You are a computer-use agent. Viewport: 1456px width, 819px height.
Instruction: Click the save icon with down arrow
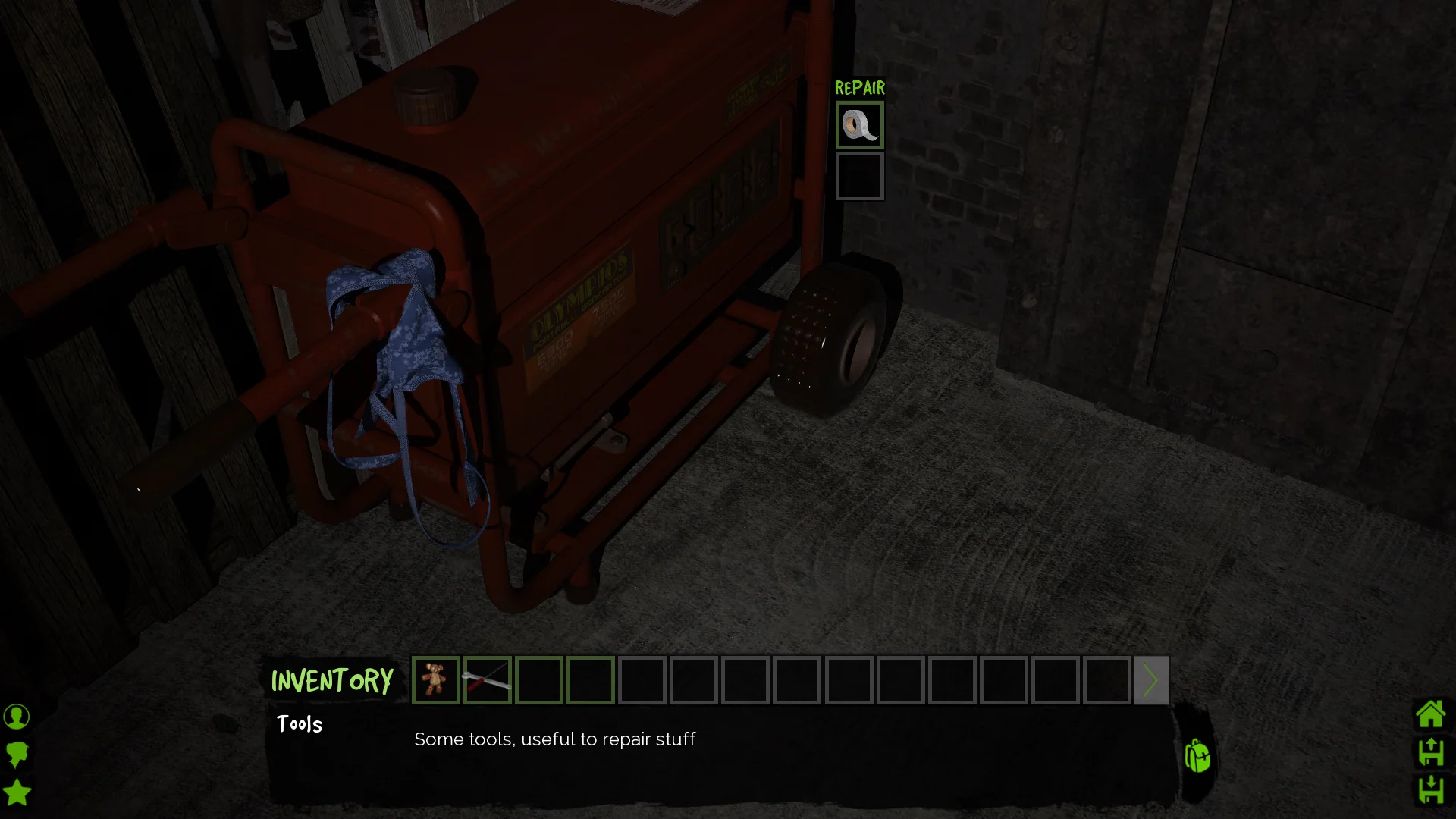[1430, 789]
